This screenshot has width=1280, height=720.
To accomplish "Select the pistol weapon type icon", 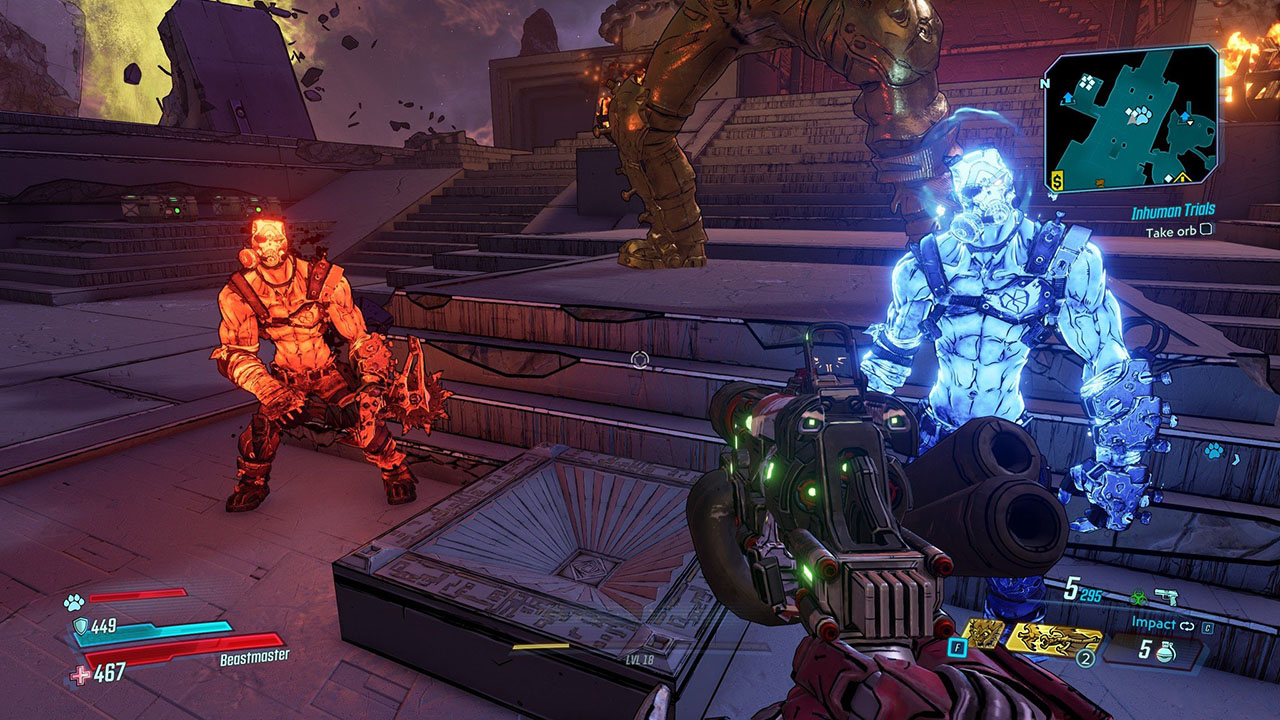I will 1166,596.
